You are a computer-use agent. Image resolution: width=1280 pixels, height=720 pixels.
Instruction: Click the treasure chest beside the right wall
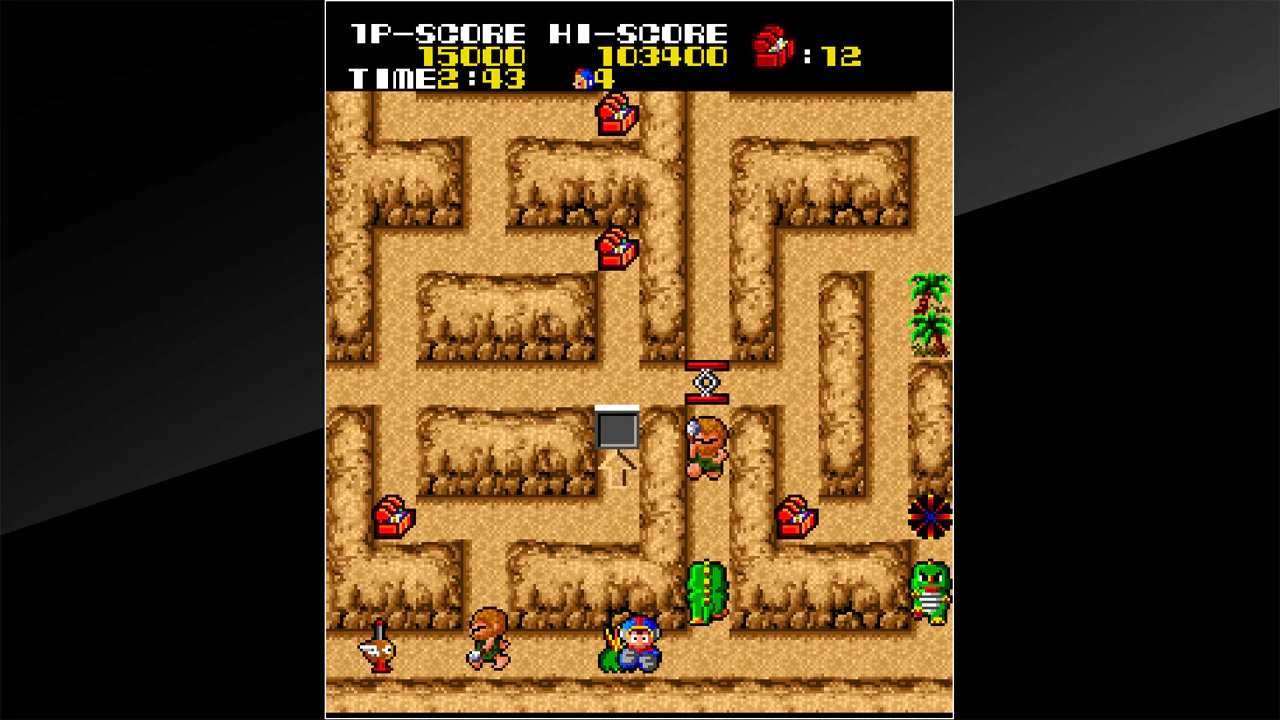[795, 518]
